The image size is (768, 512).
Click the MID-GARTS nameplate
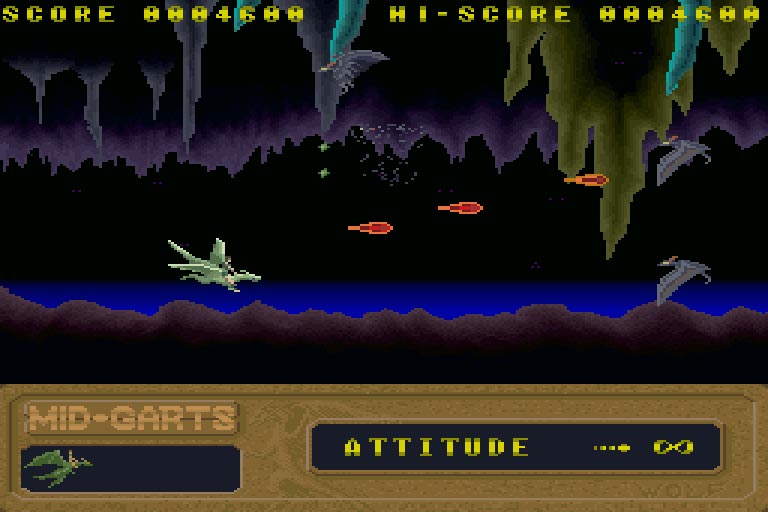pos(131,417)
